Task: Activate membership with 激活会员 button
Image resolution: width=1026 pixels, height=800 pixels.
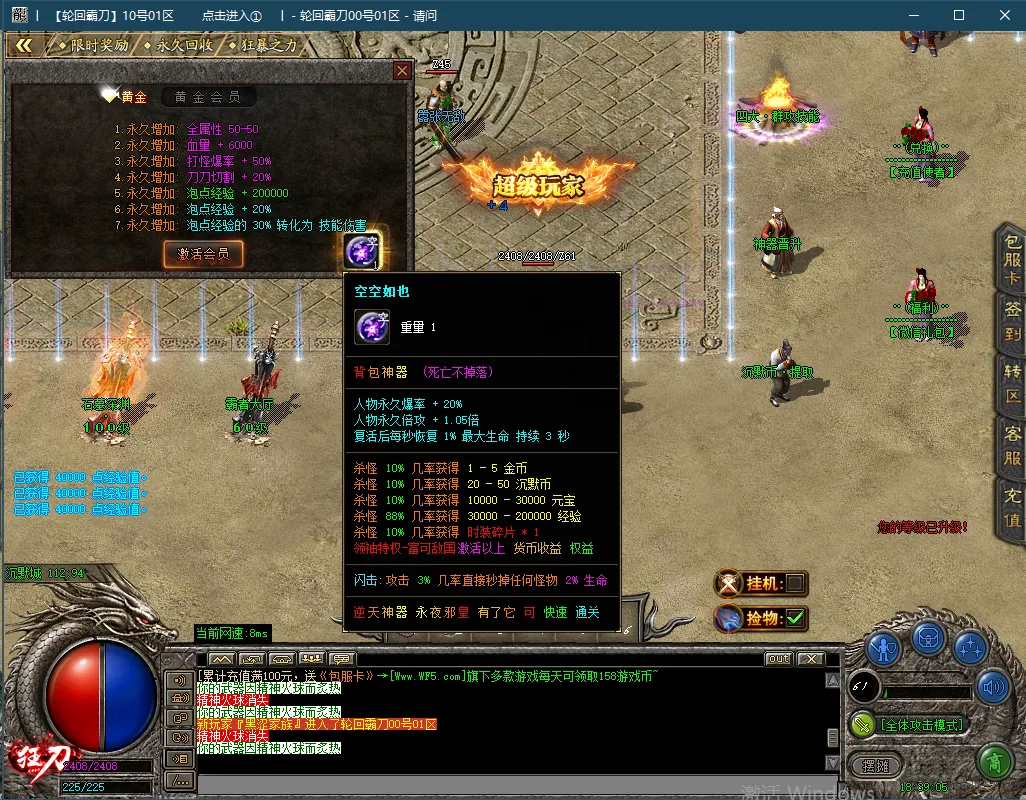Action: pos(203,254)
